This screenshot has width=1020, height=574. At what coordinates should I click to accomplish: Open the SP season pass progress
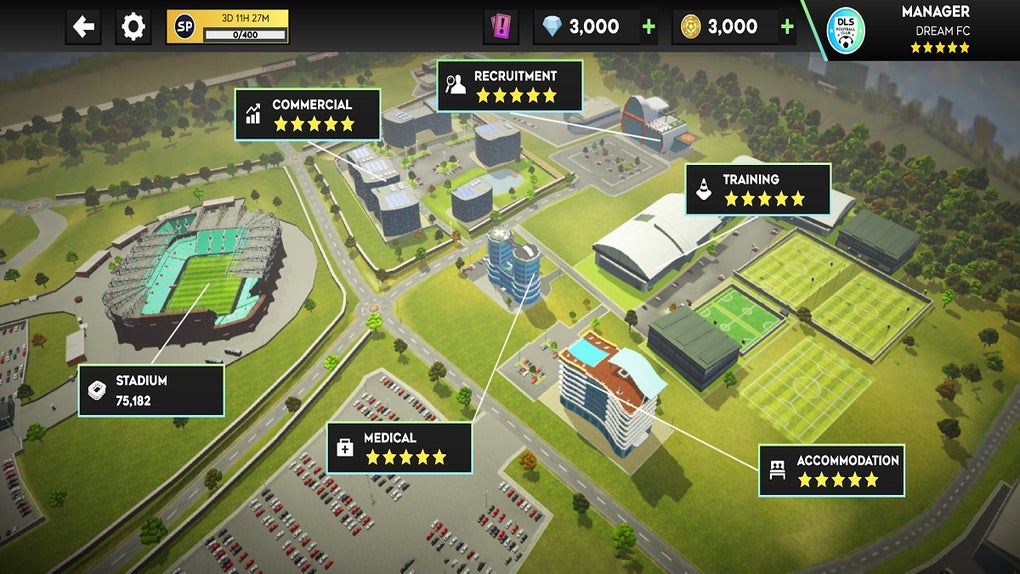[x=227, y=27]
